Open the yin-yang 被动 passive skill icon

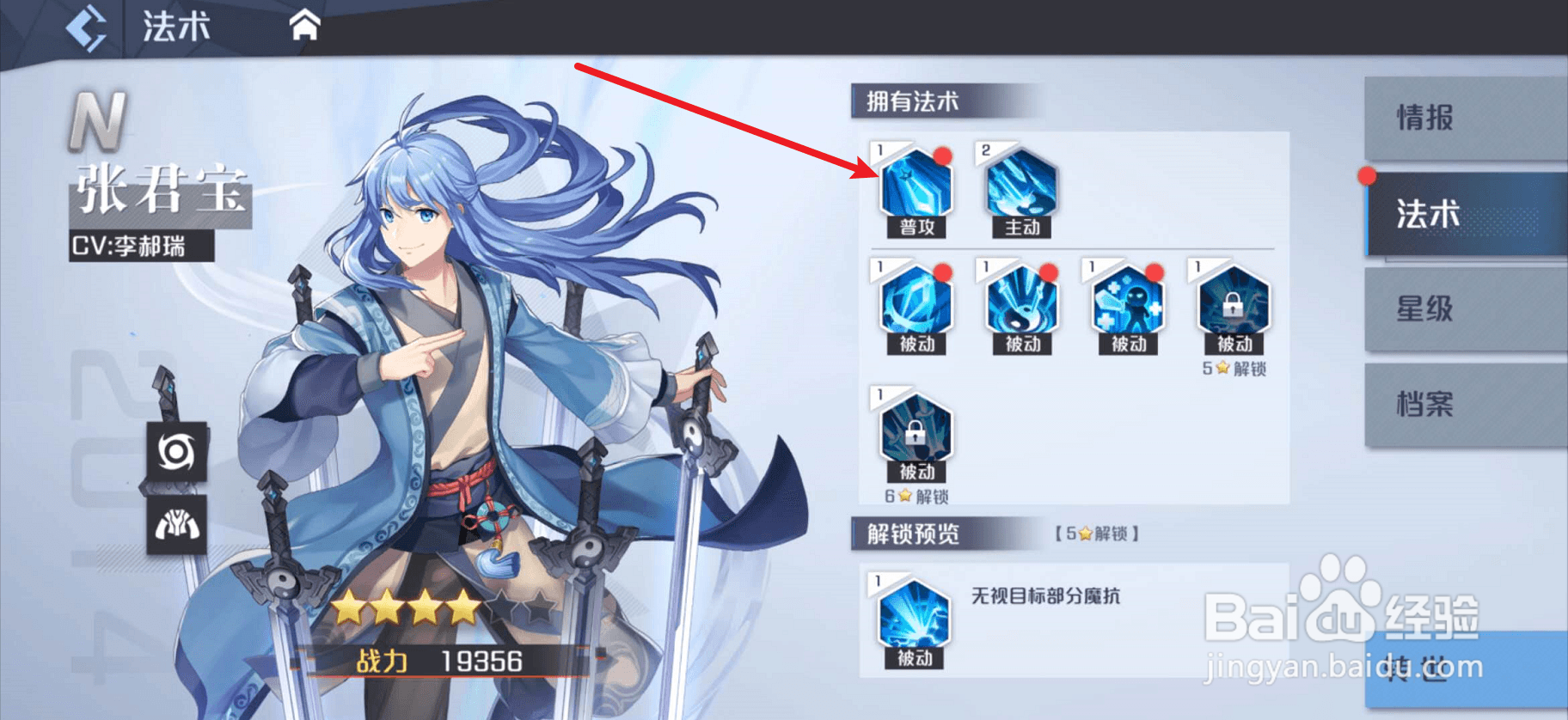(x=1020, y=302)
